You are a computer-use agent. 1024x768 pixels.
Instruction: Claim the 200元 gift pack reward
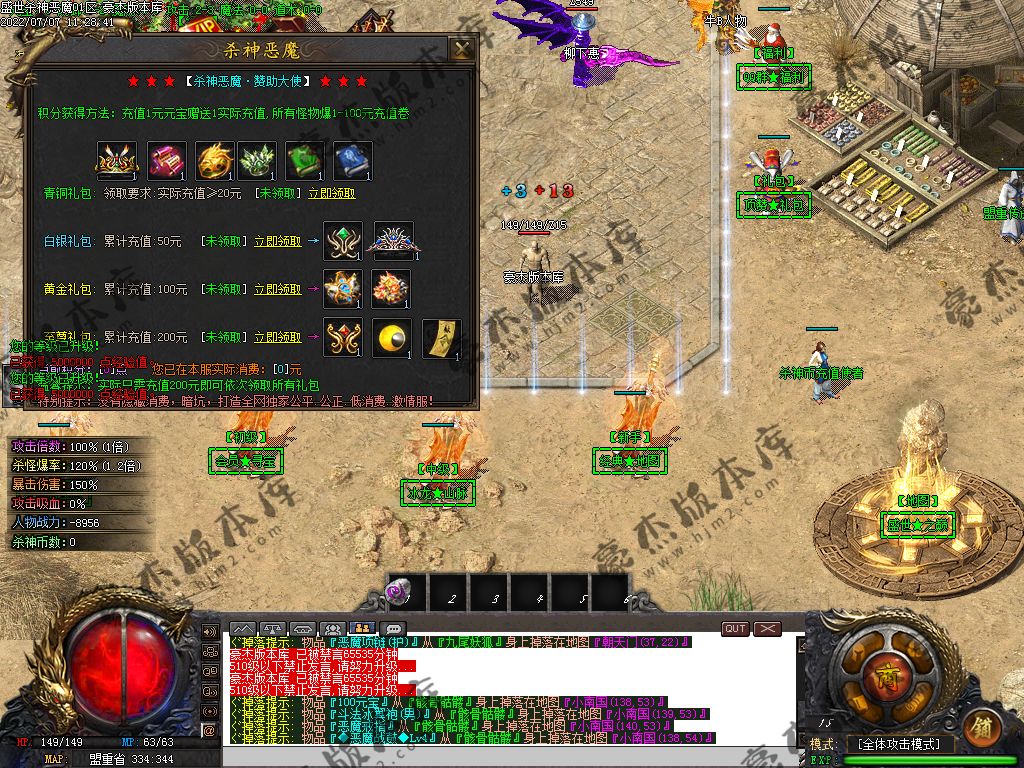point(277,337)
